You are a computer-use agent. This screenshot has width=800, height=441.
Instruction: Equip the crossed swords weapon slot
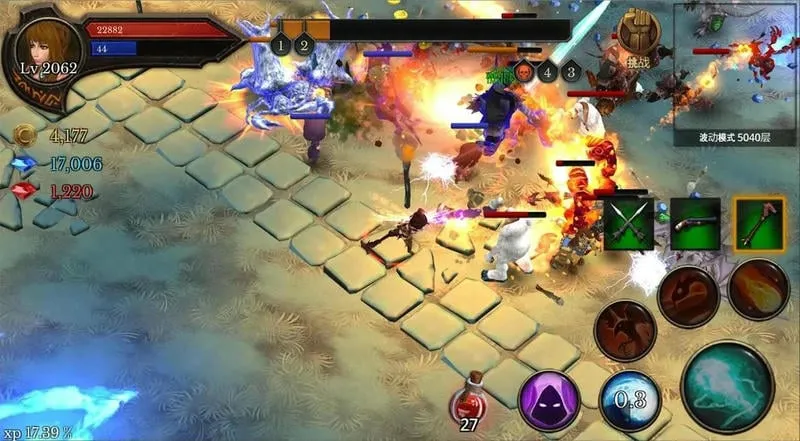click(628, 223)
